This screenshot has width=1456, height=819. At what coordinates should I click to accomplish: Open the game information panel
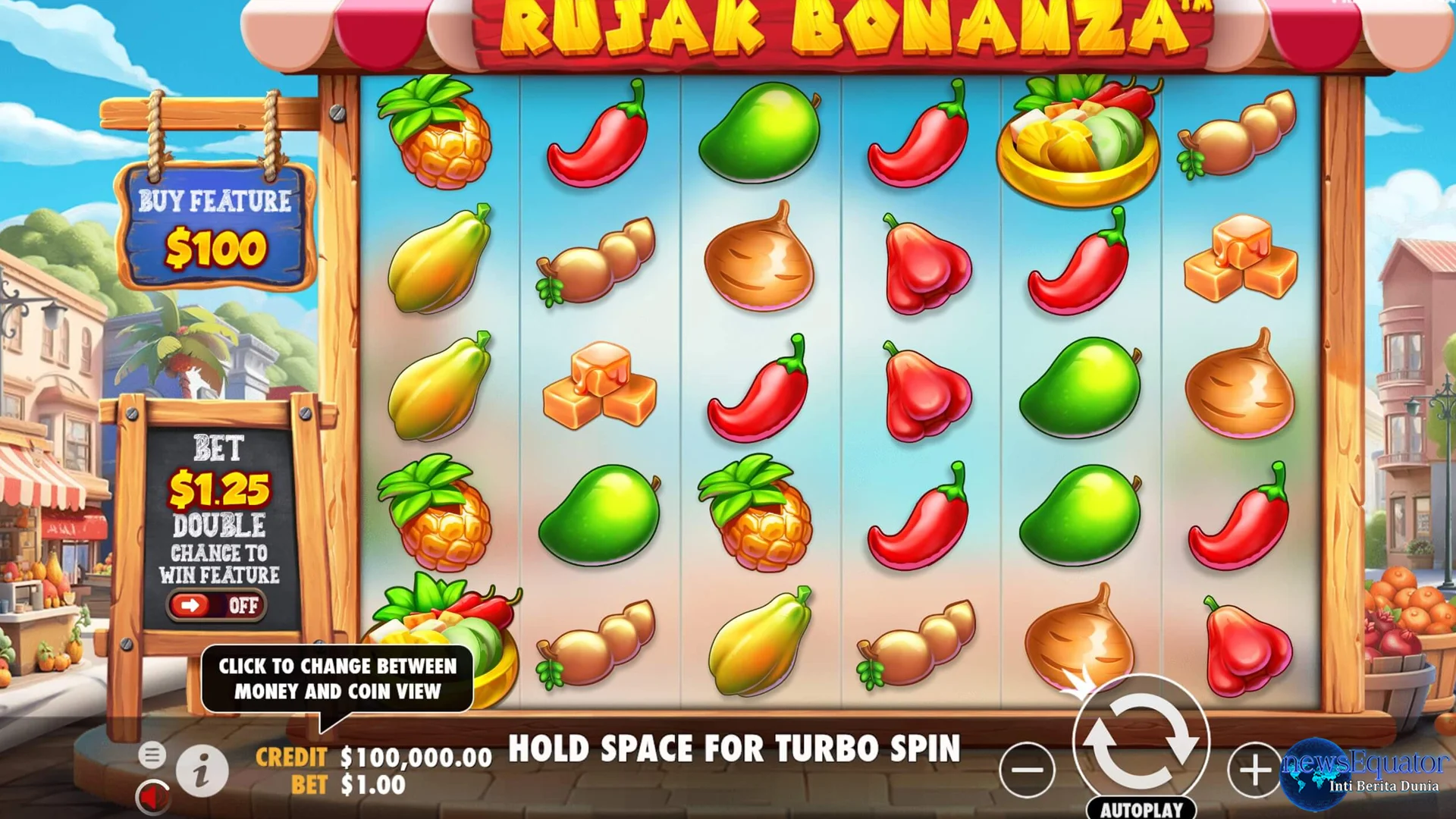tap(202, 769)
